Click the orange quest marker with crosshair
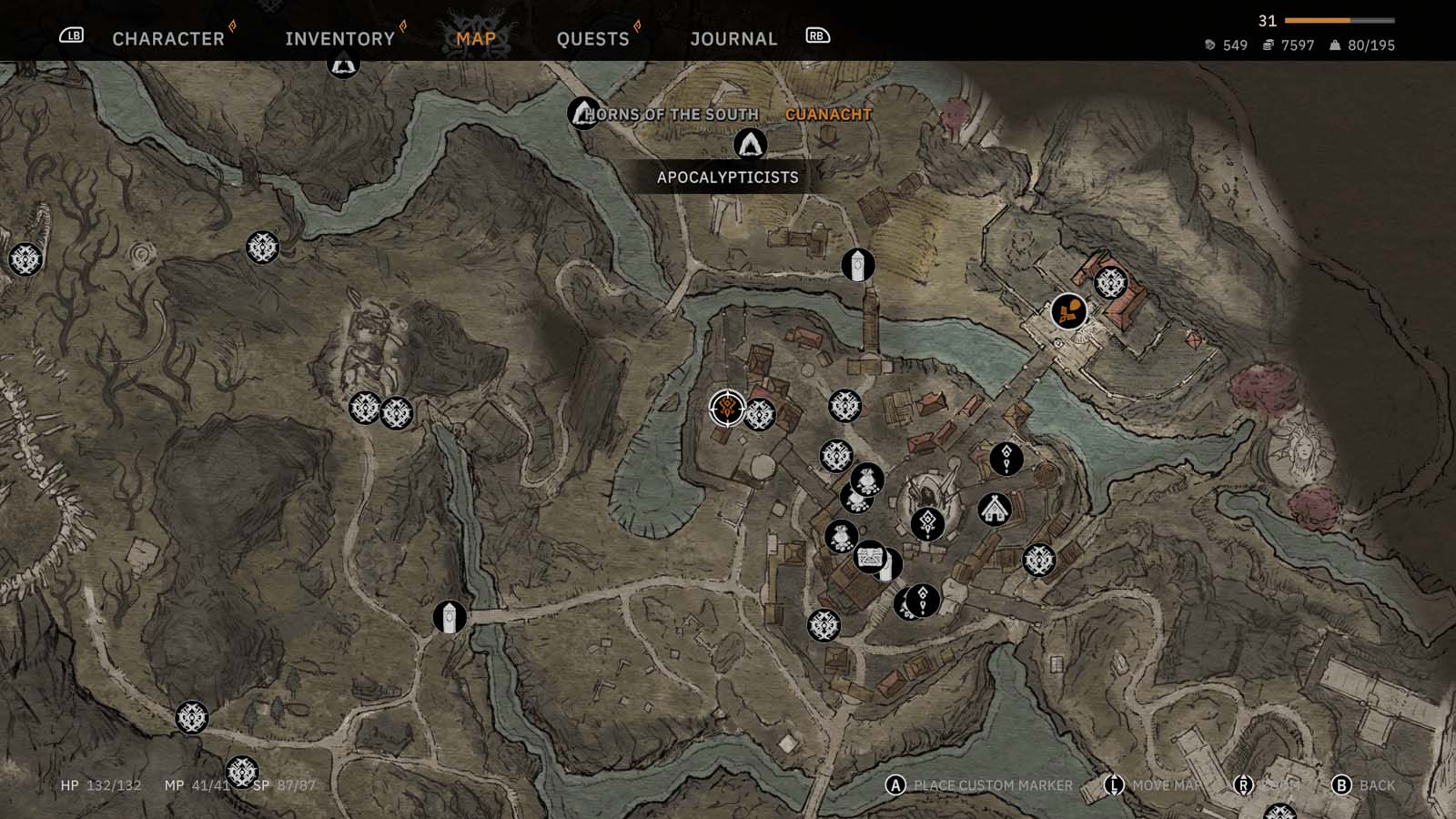 [x=726, y=408]
